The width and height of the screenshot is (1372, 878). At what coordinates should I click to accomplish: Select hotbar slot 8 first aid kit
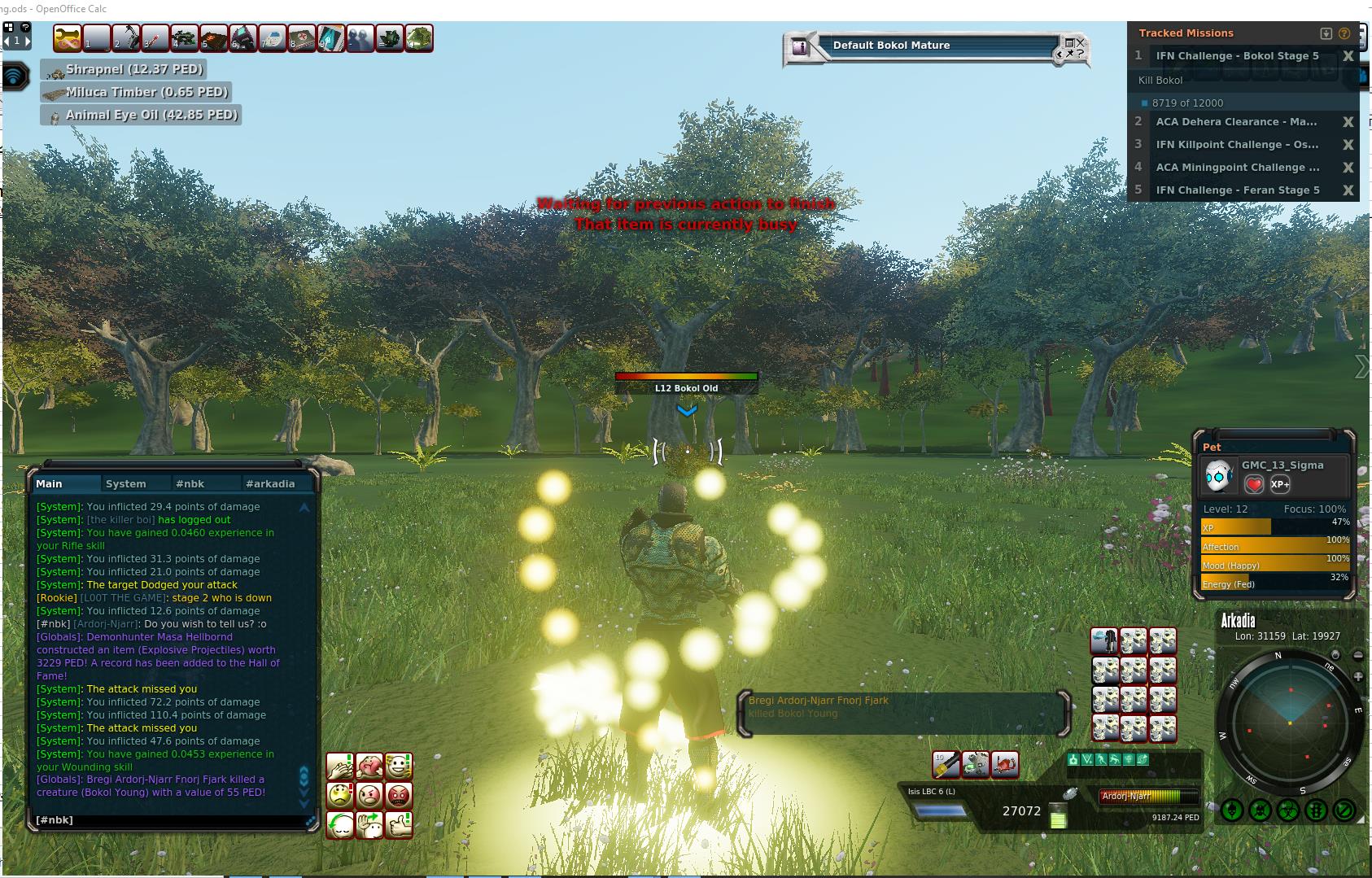[x=302, y=38]
